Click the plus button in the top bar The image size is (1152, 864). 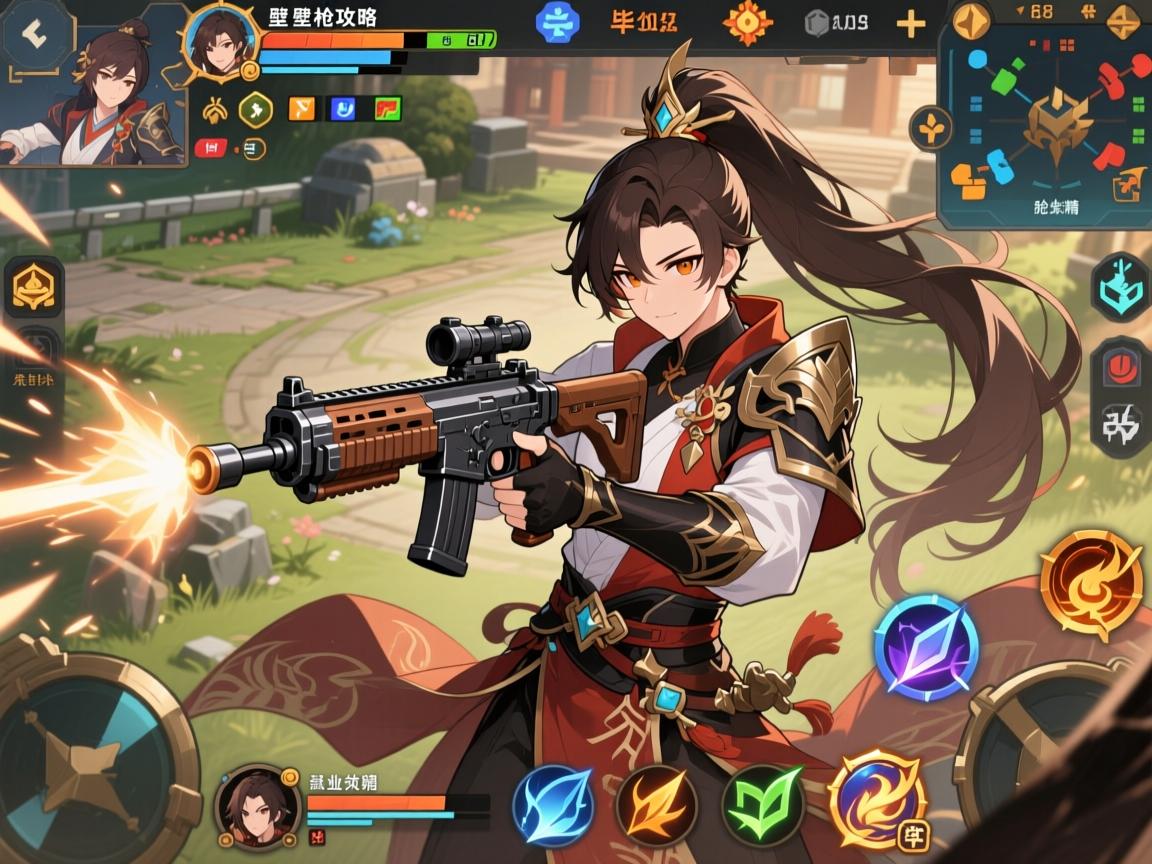(x=910, y=24)
